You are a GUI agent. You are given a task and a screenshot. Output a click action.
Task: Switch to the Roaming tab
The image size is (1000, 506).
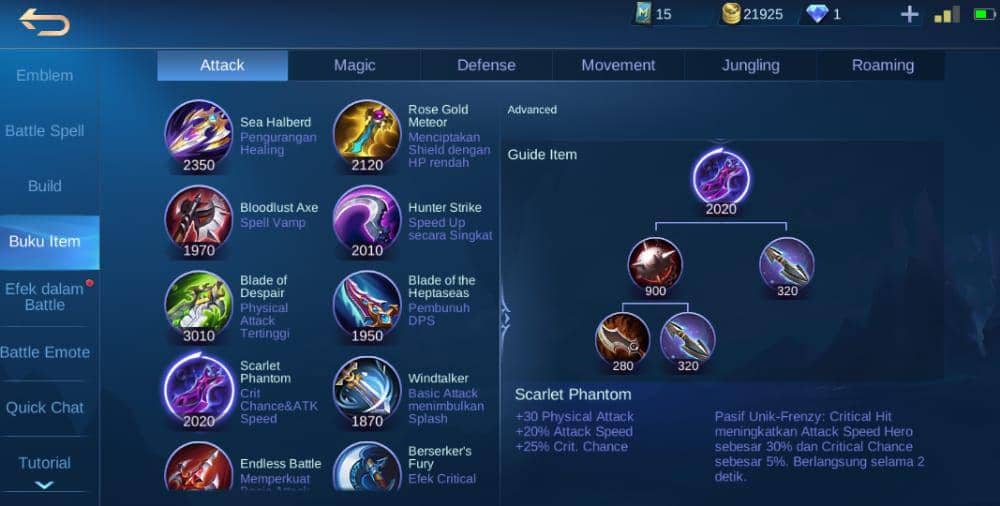(x=882, y=65)
